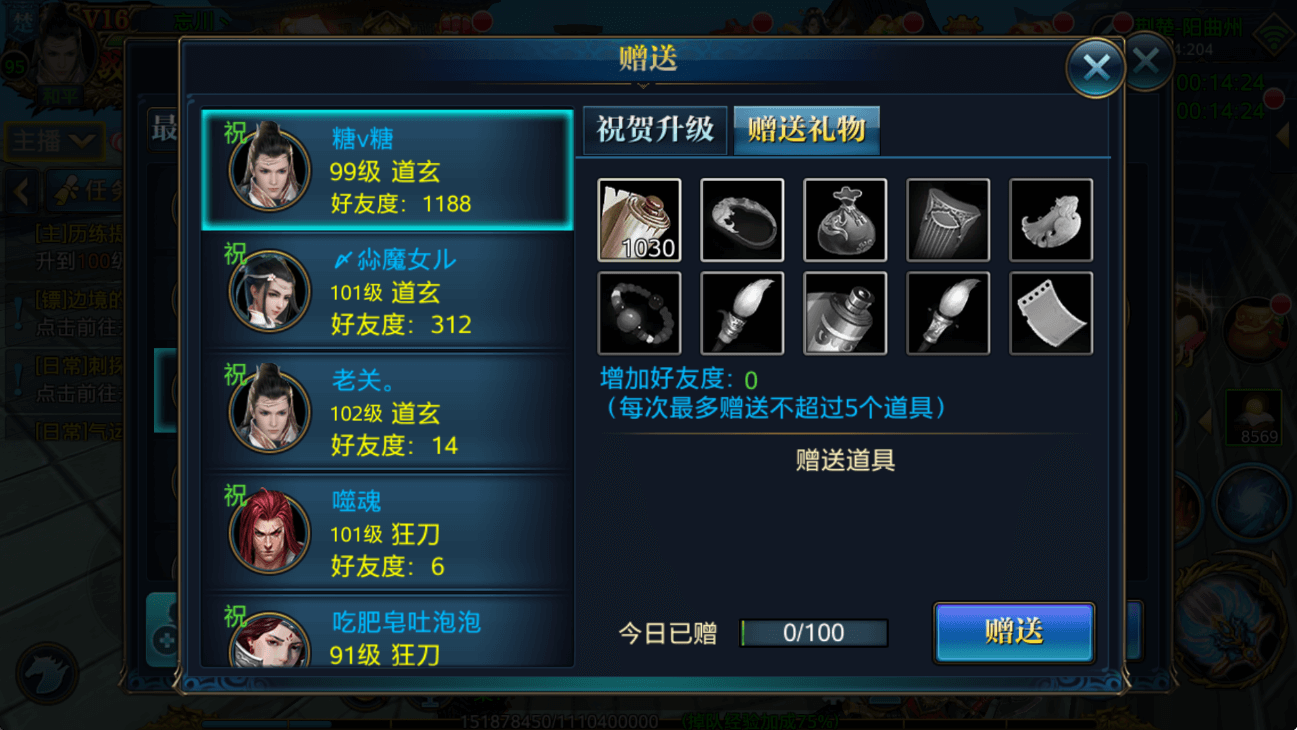Select friend 噬魂 in the list
Image resolution: width=1297 pixels, height=730 pixels.
pyautogui.click(x=387, y=534)
